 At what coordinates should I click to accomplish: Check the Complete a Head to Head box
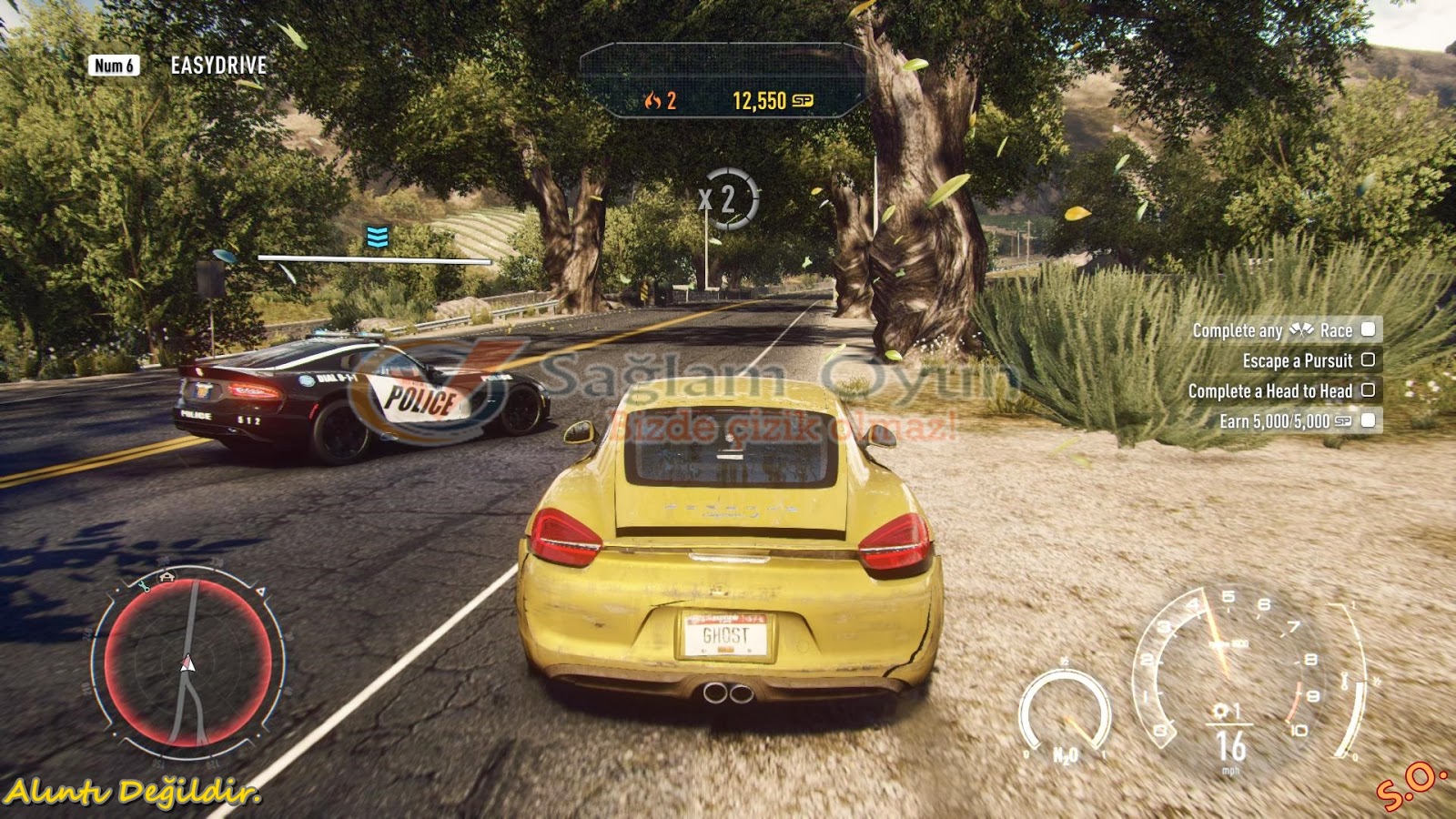[1368, 391]
